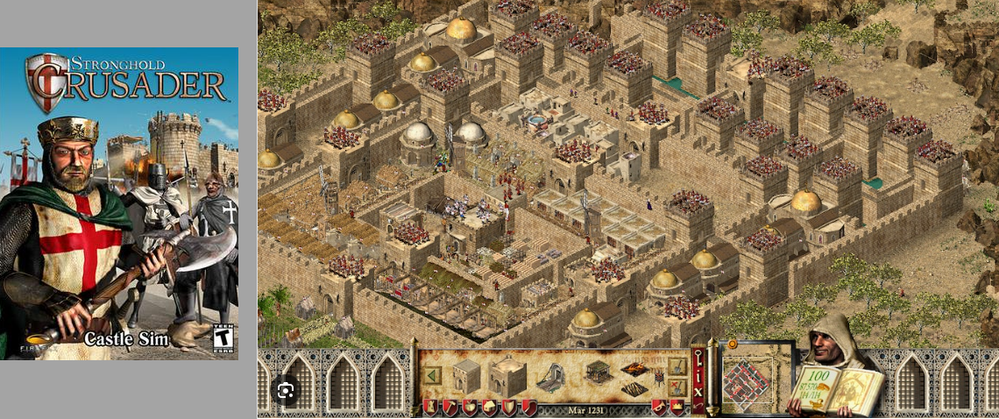999x419 pixels.
Task: Select the small stone turret building
Action: 467,376
